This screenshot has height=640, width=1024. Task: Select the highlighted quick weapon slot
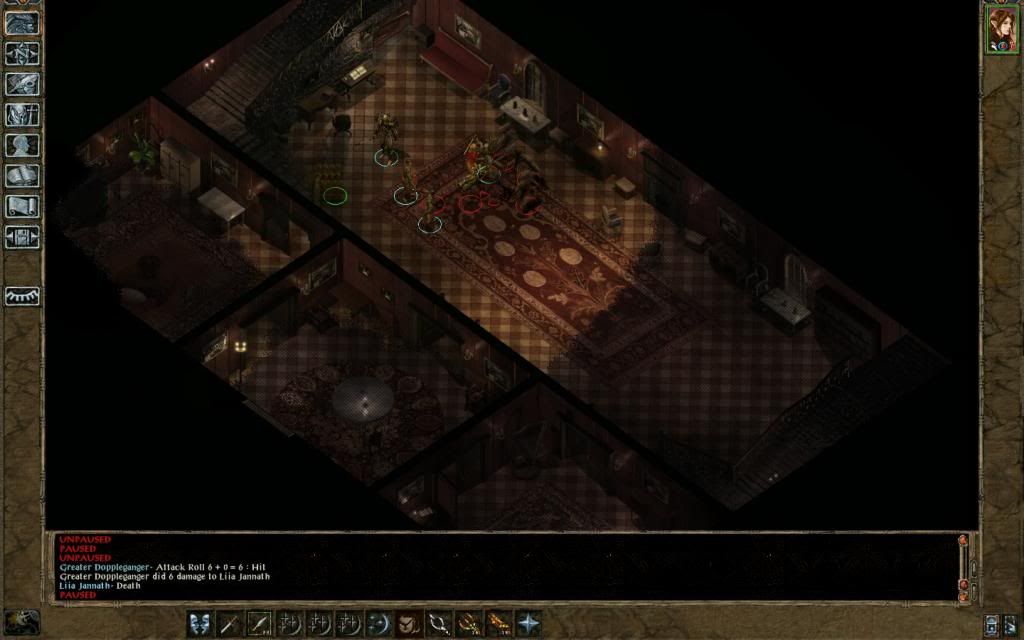[x=260, y=623]
